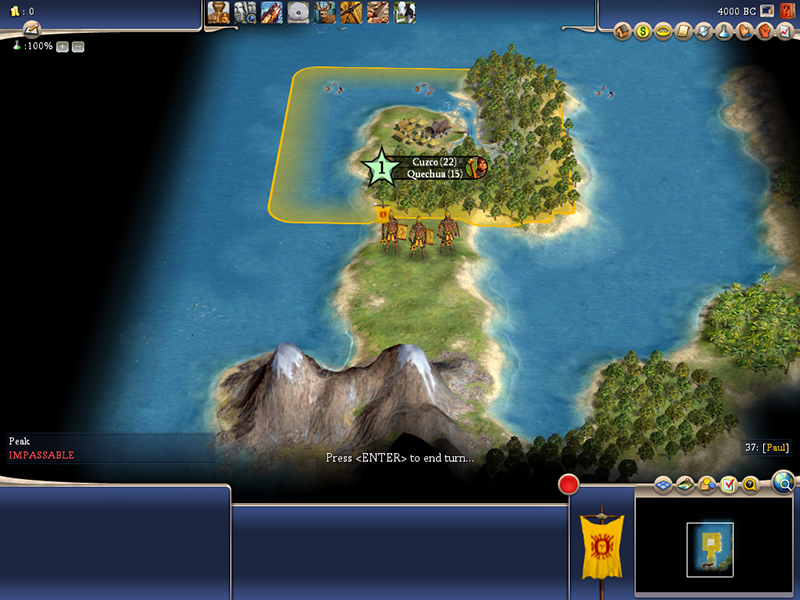800x600 pixels.
Task: Open the domestic advisor house icon
Action: tap(622, 32)
